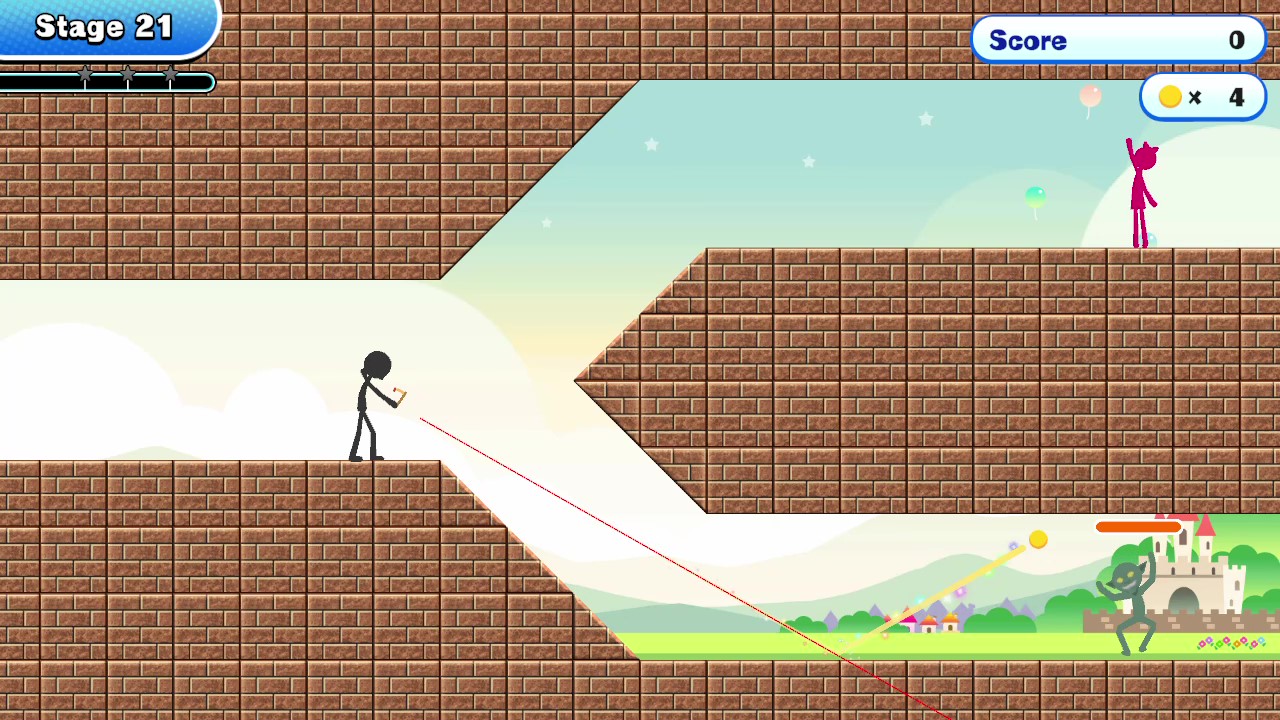Click the score value showing 0
This screenshot has width=1280, height=720.
(x=1237, y=41)
